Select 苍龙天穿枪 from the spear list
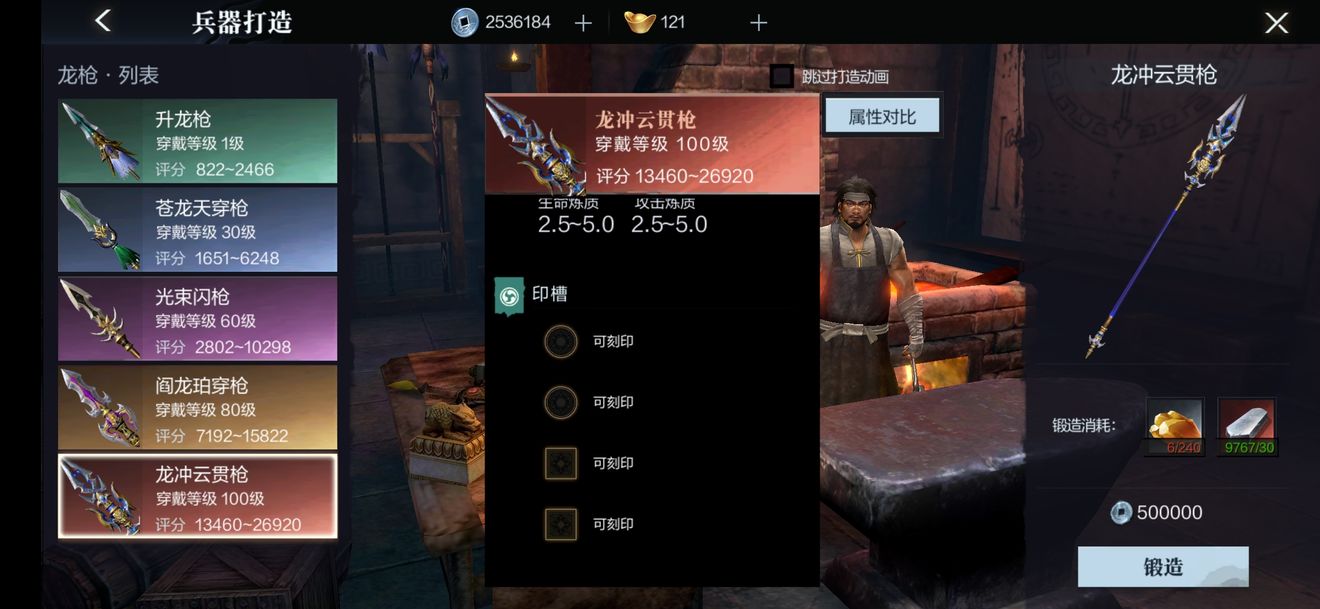This screenshot has width=1320, height=609. tap(198, 230)
